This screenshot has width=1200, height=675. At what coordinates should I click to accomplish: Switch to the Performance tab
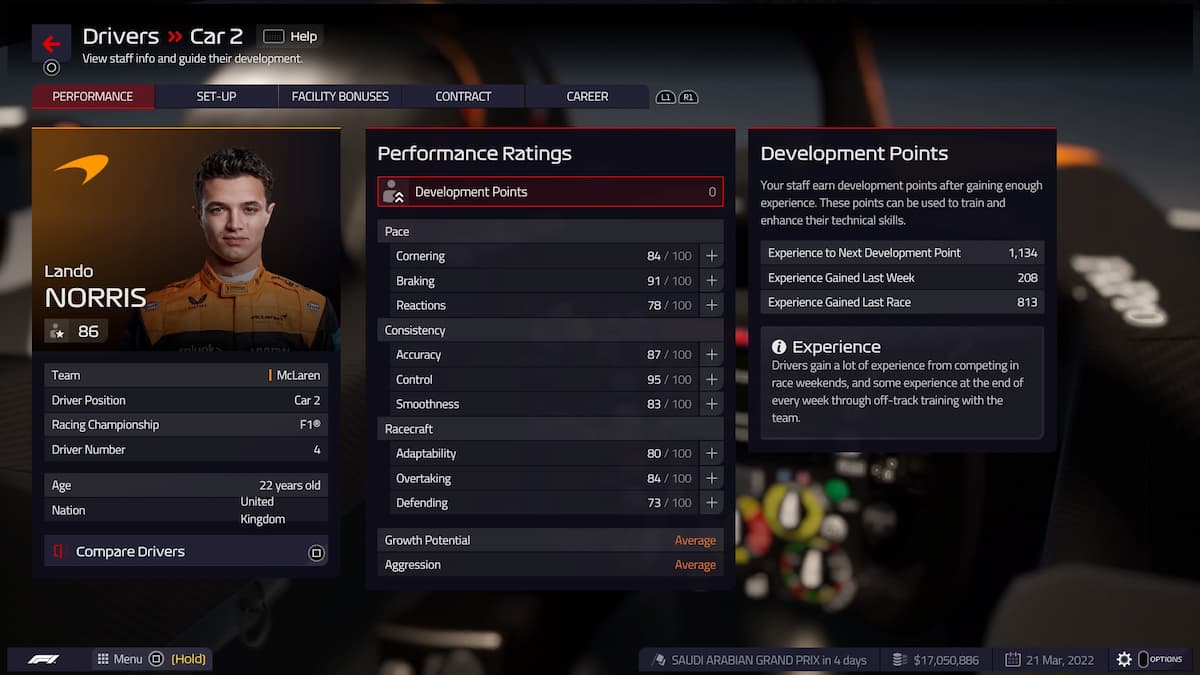tap(93, 97)
